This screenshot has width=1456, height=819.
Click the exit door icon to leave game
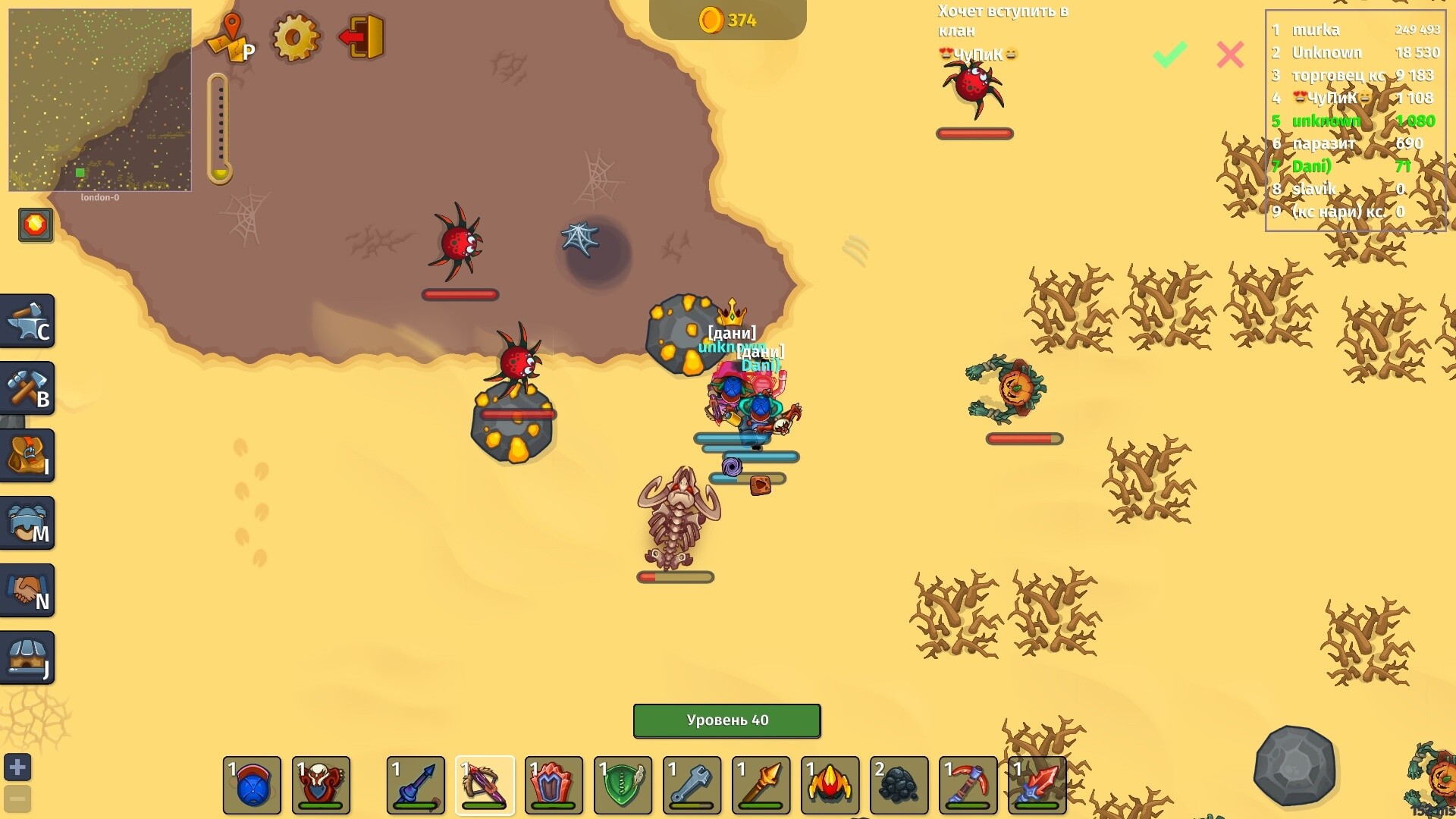(x=366, y=36)
